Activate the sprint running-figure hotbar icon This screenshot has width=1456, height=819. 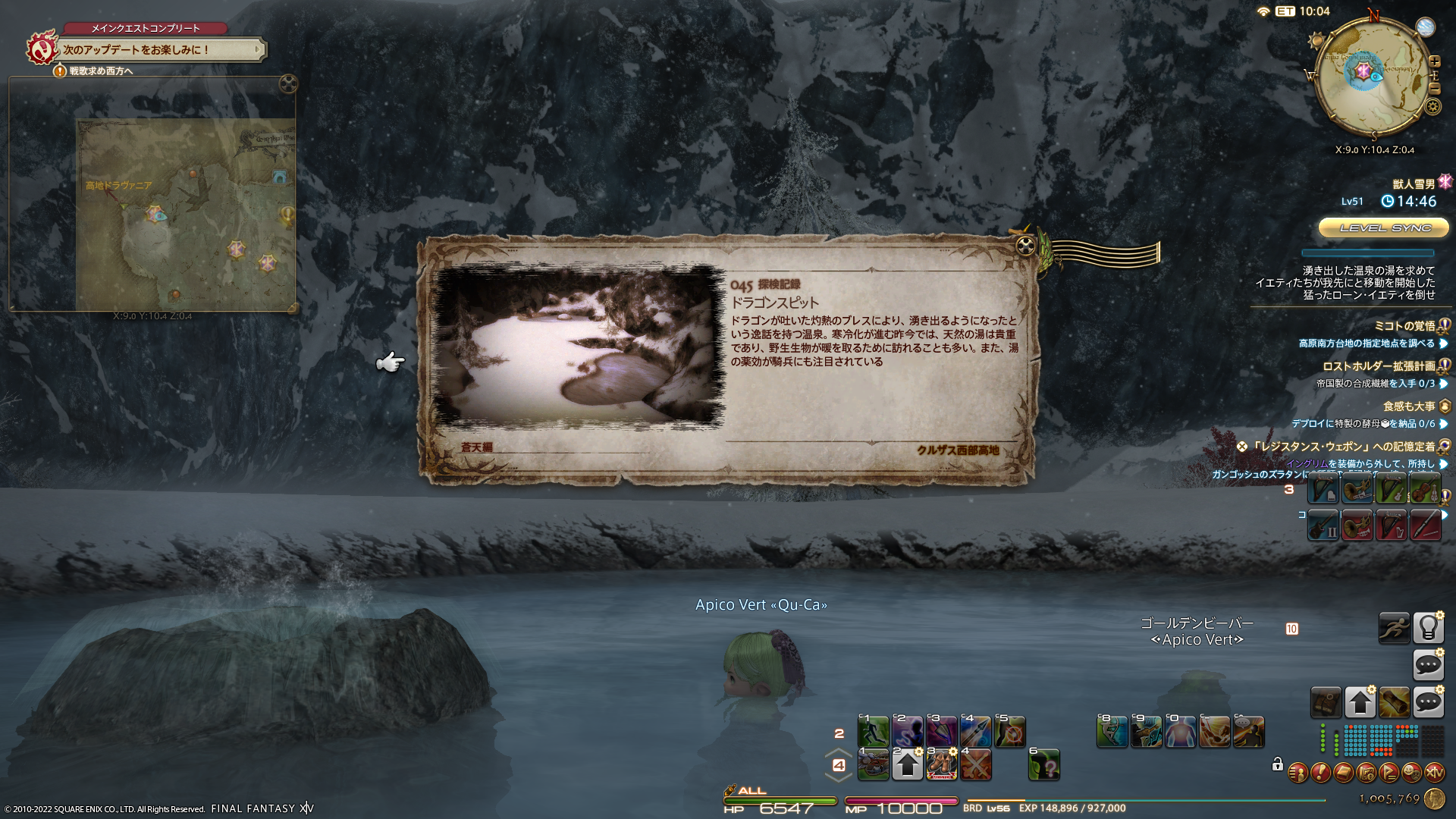(1394, 628)
